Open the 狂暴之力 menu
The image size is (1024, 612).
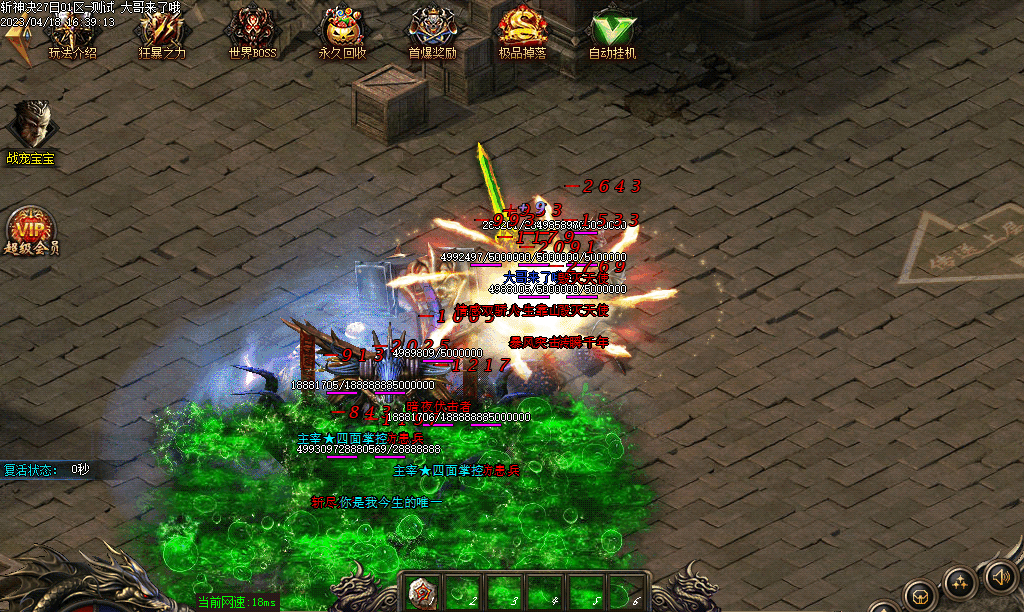coord(162,34)
